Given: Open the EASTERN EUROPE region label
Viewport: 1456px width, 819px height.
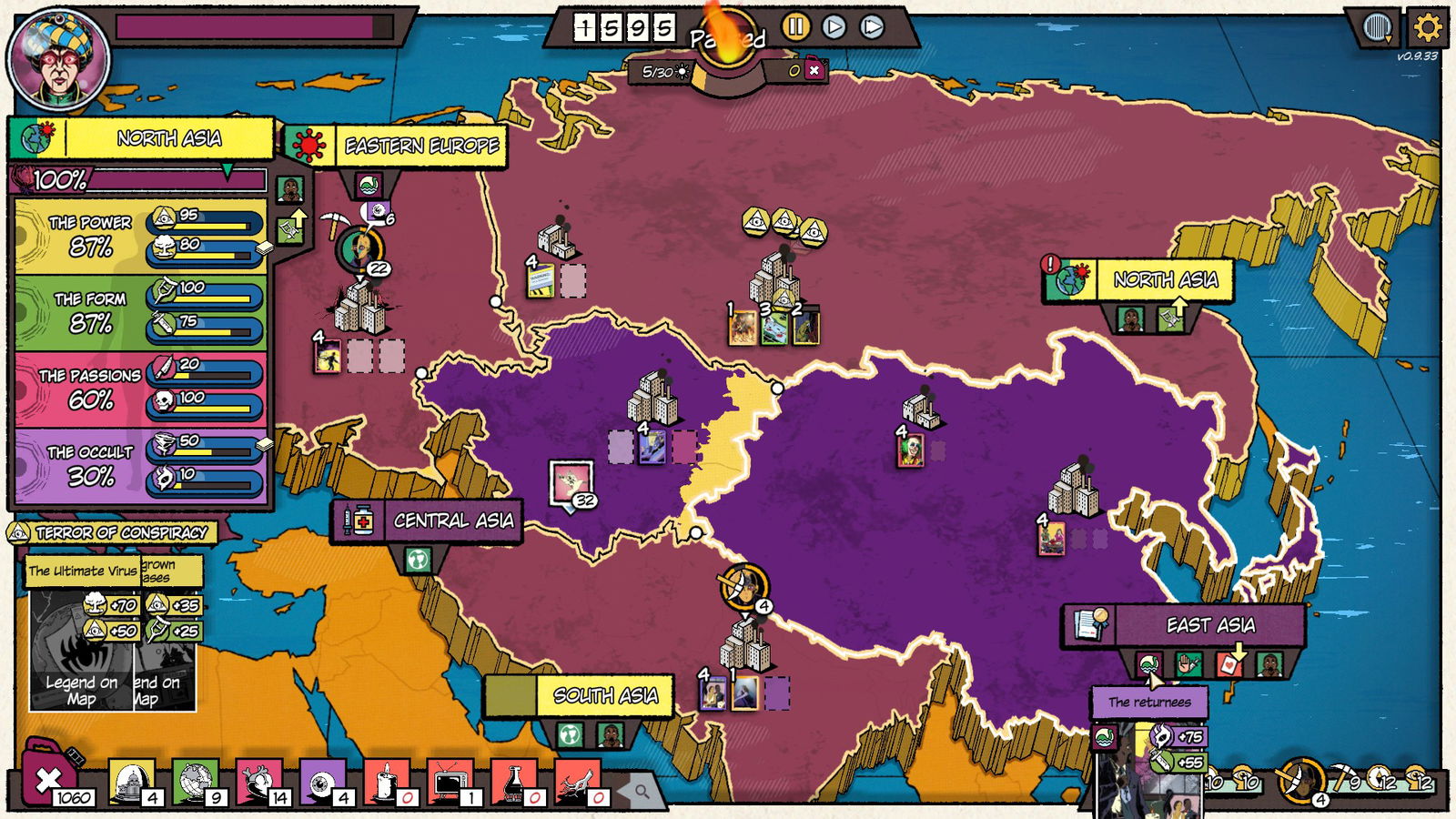Looking at the screenshot, I should tap(420, 143).
